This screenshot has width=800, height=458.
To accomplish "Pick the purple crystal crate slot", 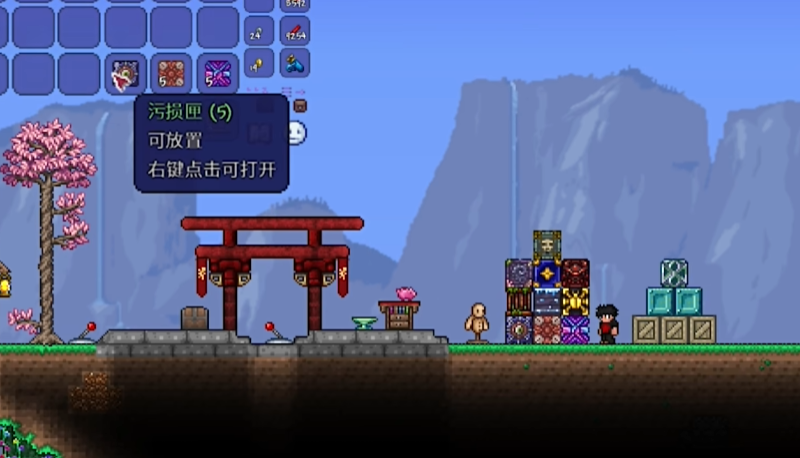I will click(x=217, y=73).
